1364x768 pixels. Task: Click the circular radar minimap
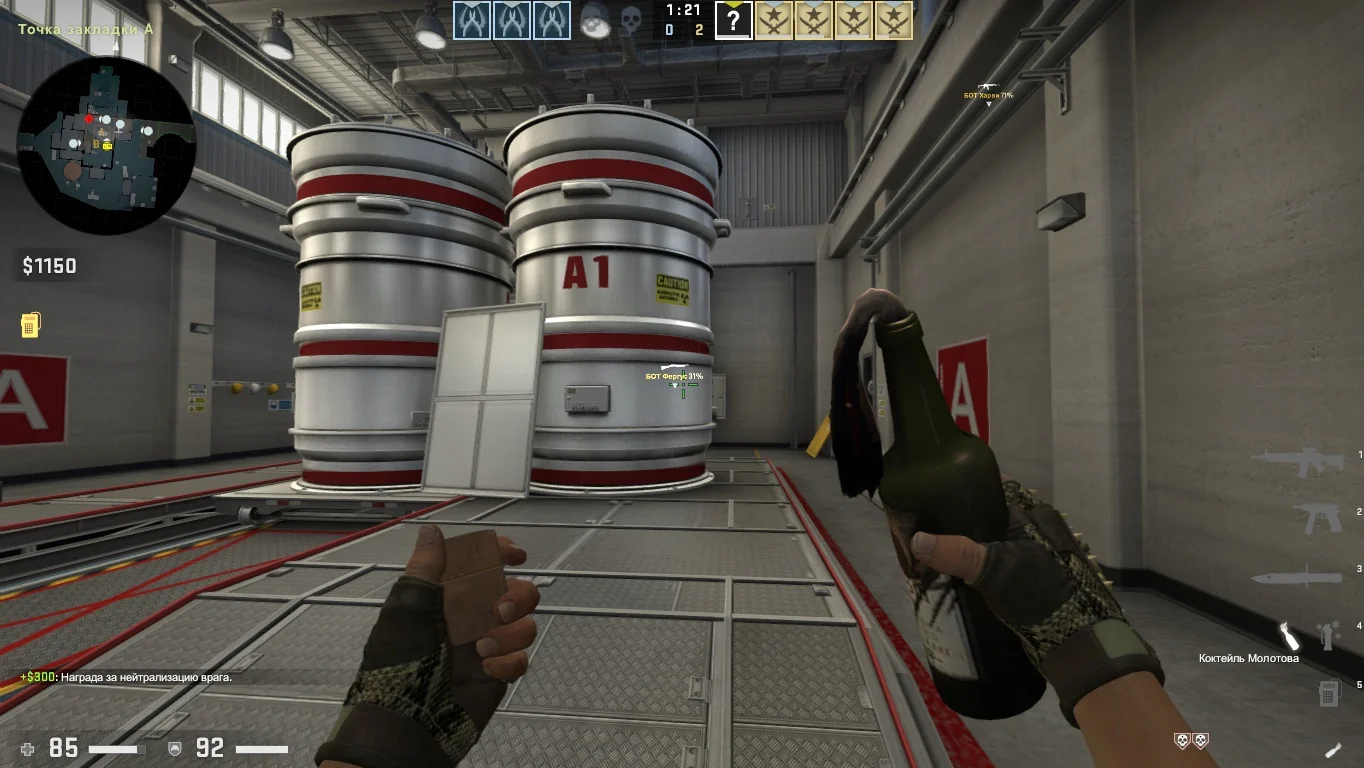click(105, 145)
